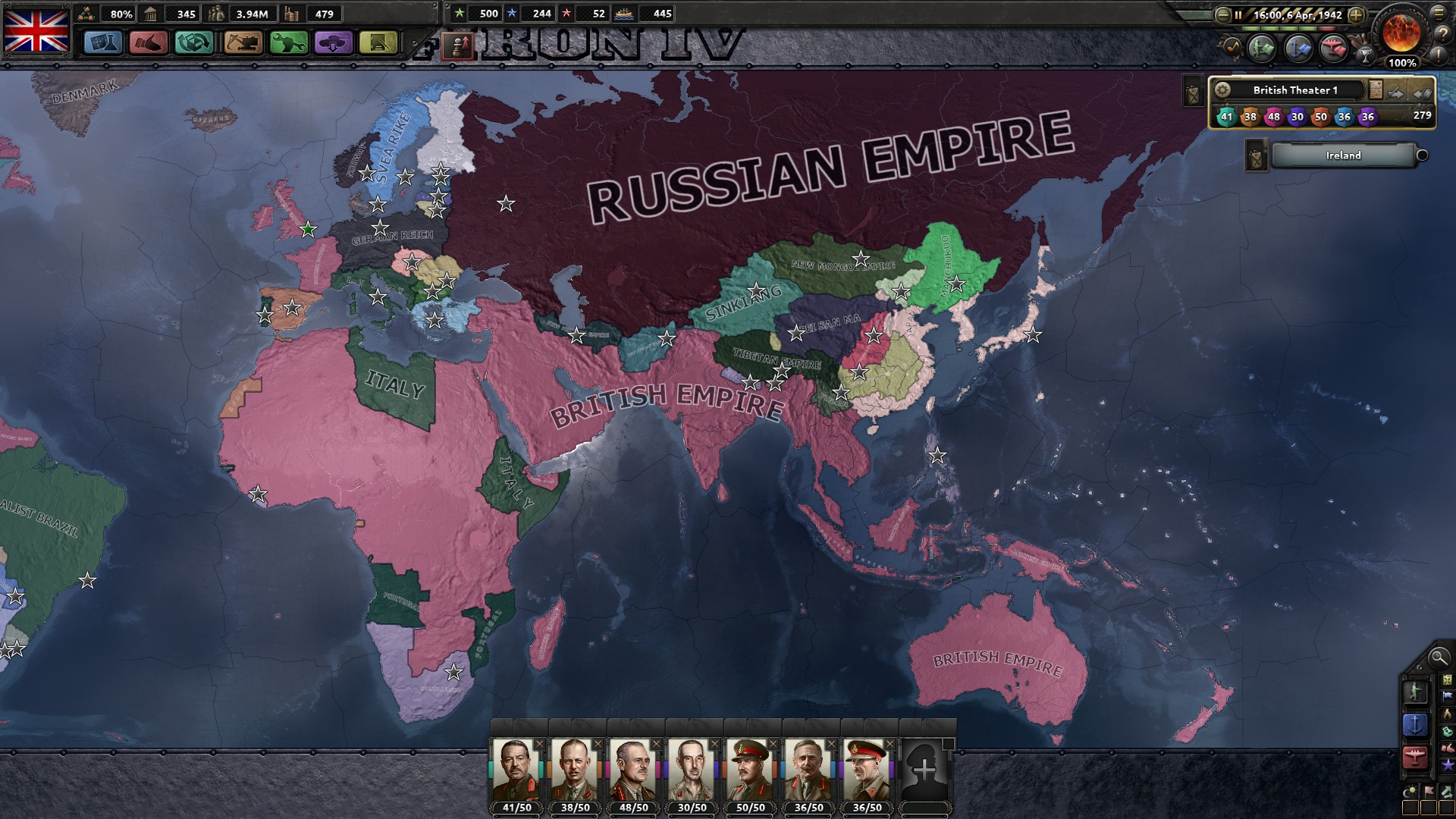The height and width of the screenshot is (819, 1456).
Task: Toggle the day/night map overlay
Action: tap(1409, 790)
